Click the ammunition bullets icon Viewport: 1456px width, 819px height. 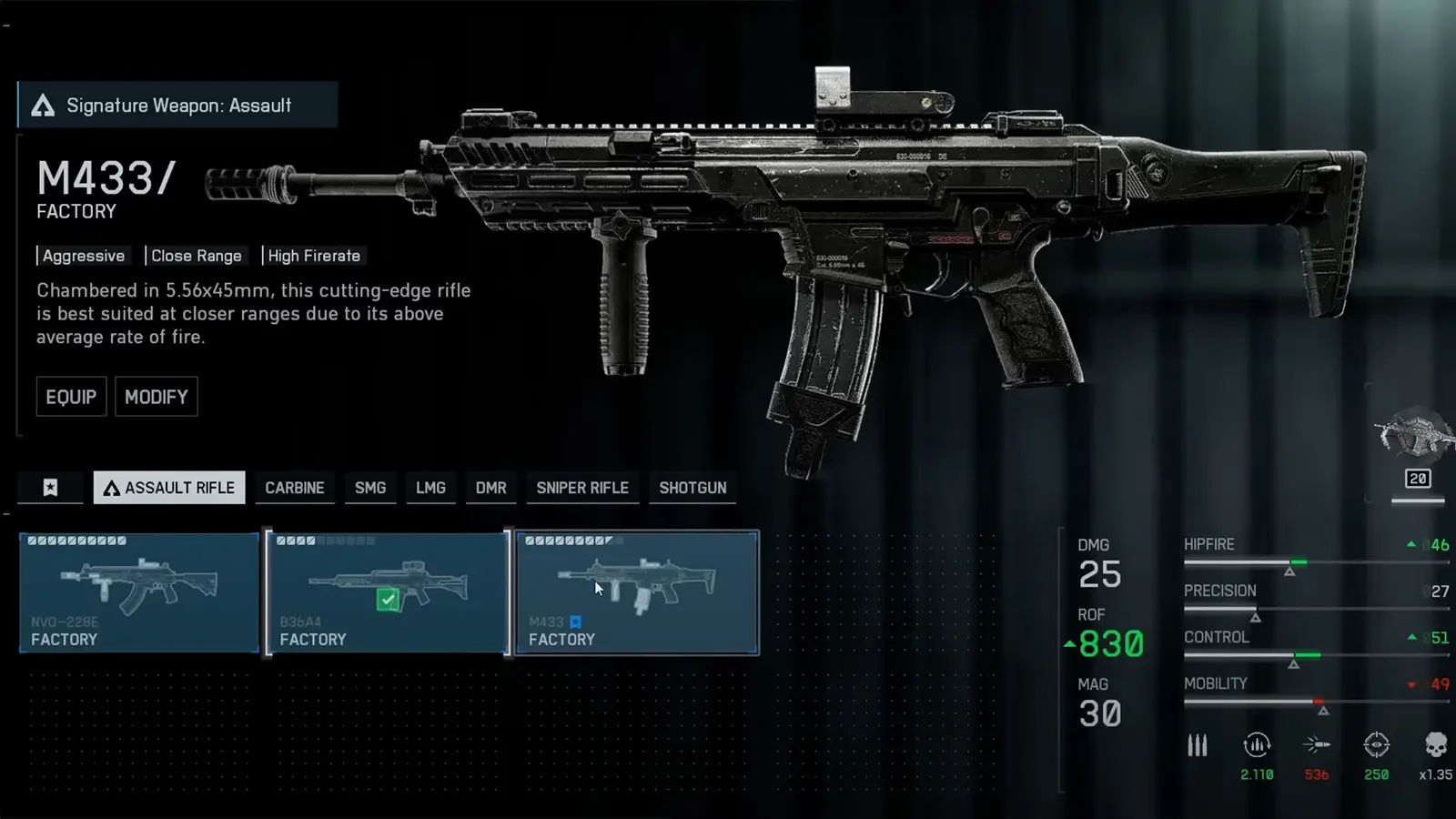click(1197, 746)
